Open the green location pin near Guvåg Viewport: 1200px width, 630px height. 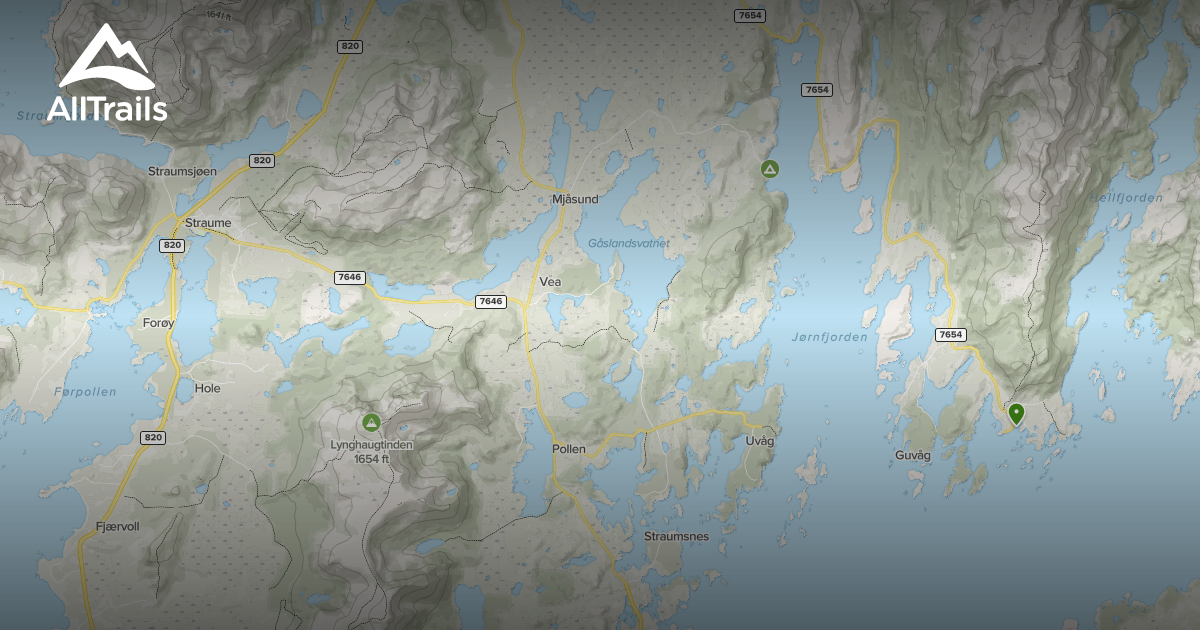pyautogui.click(x=1016, y=413)
